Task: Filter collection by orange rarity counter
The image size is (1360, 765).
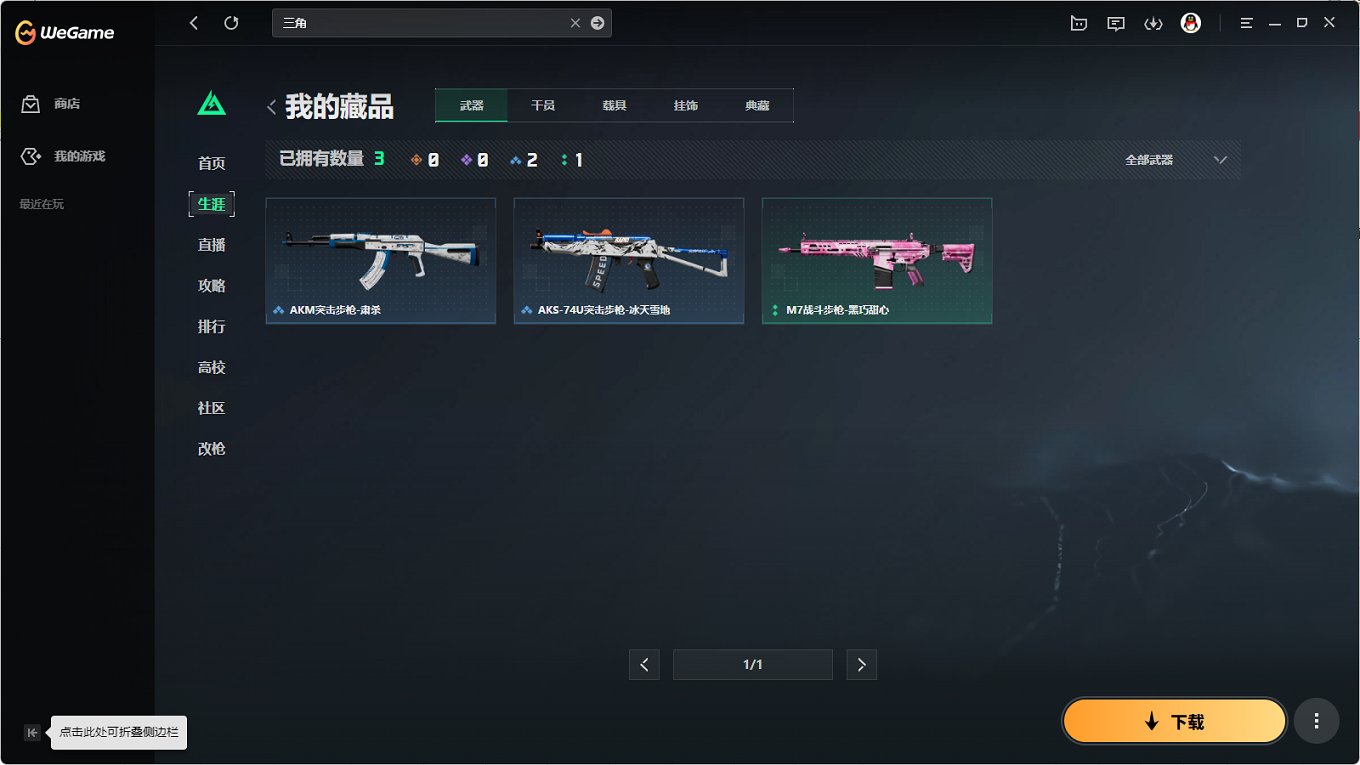Action: coord(427,158)
